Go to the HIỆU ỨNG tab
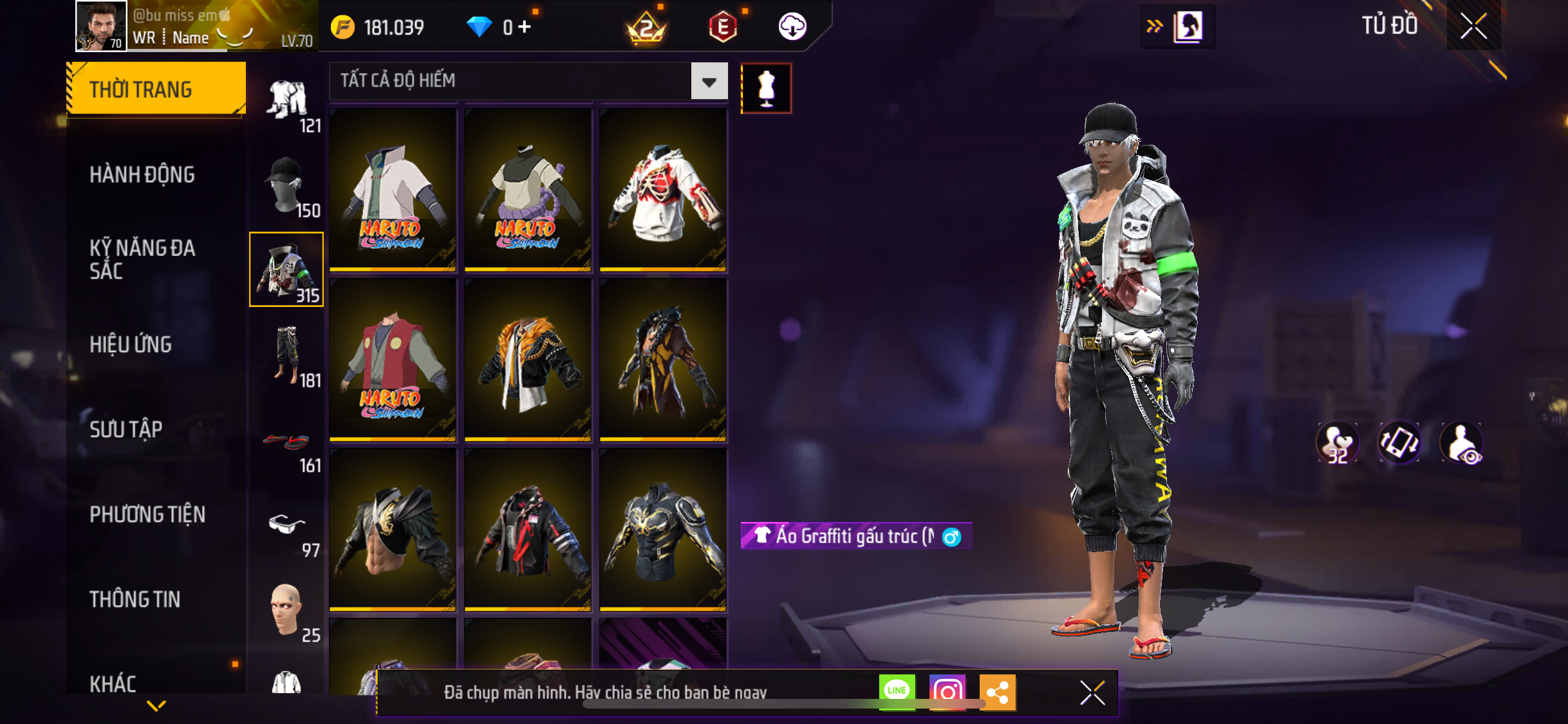This screenshot has width=1568, height=724. click(131, 344)
